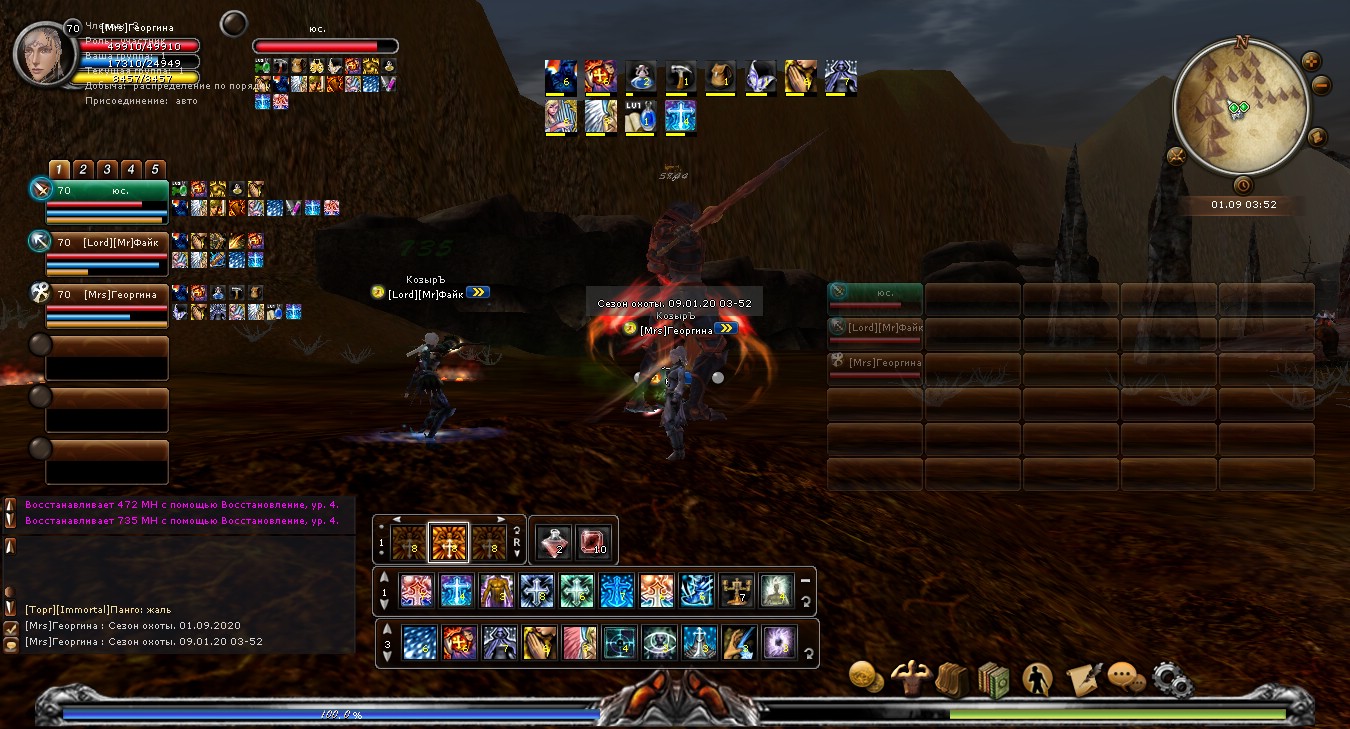Click the clock button below the minimap
Image resolution: width=1350 pixels, height=729 pixels.
[1243, 184]
